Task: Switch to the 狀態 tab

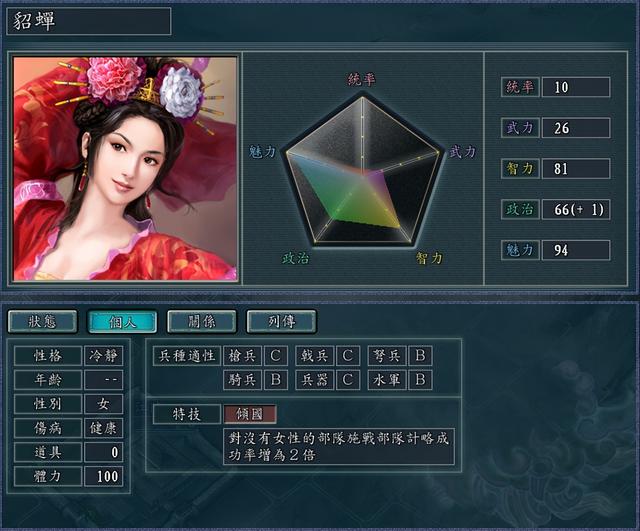Action: tap(42, 321)
